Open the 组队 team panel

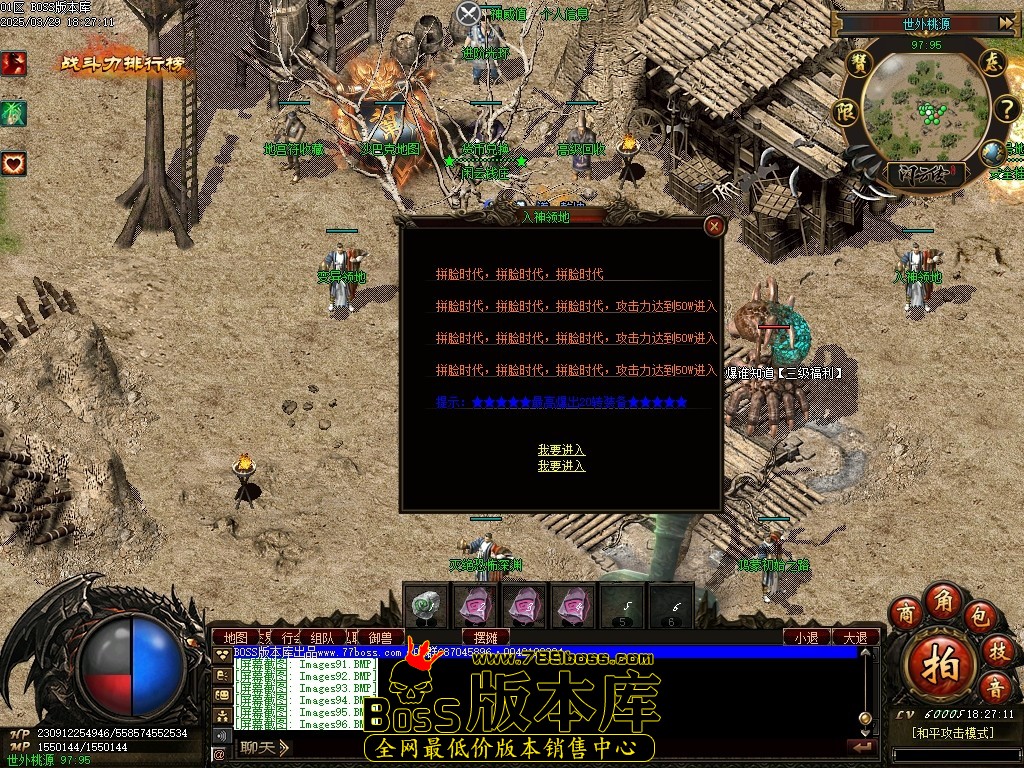coord(322,637)
